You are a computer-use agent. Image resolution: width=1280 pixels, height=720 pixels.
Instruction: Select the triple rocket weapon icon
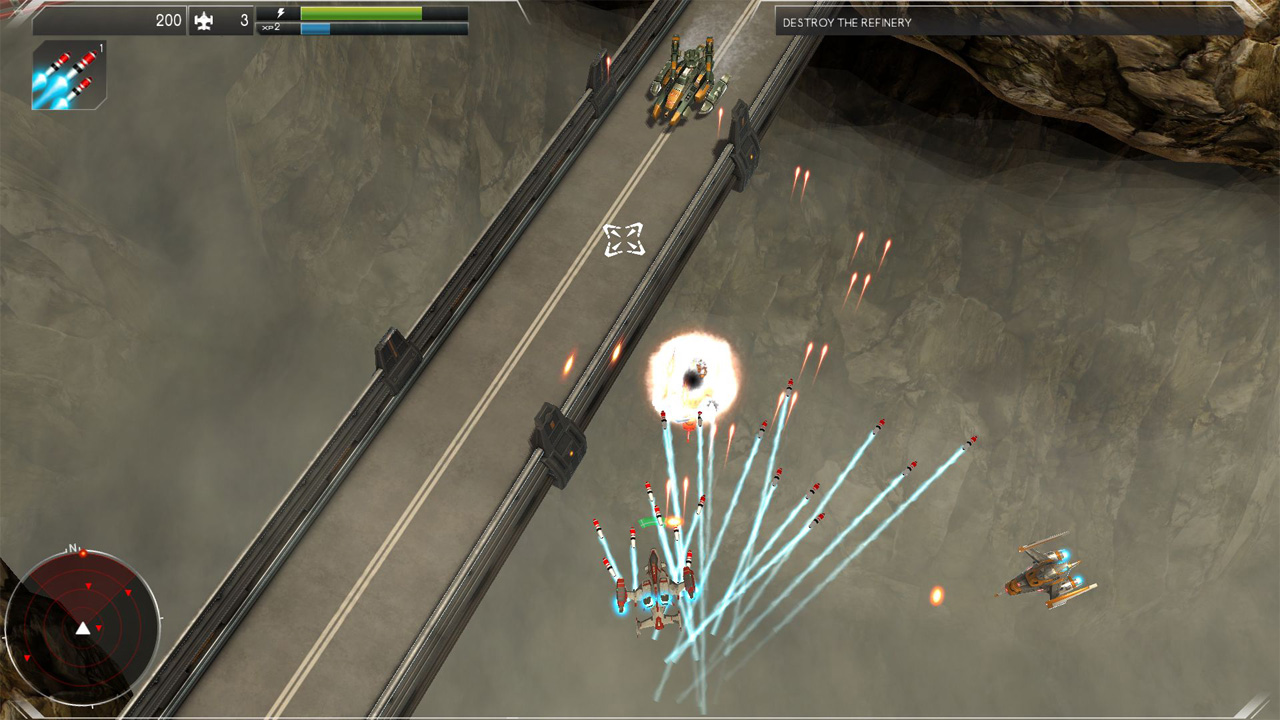click(68, 74)
